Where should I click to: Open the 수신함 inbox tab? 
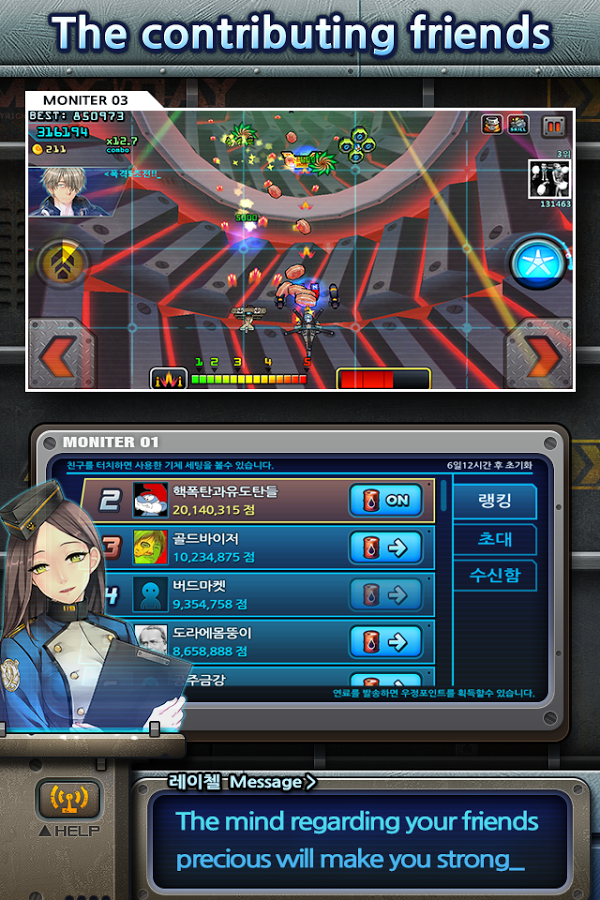pos(495,576)
